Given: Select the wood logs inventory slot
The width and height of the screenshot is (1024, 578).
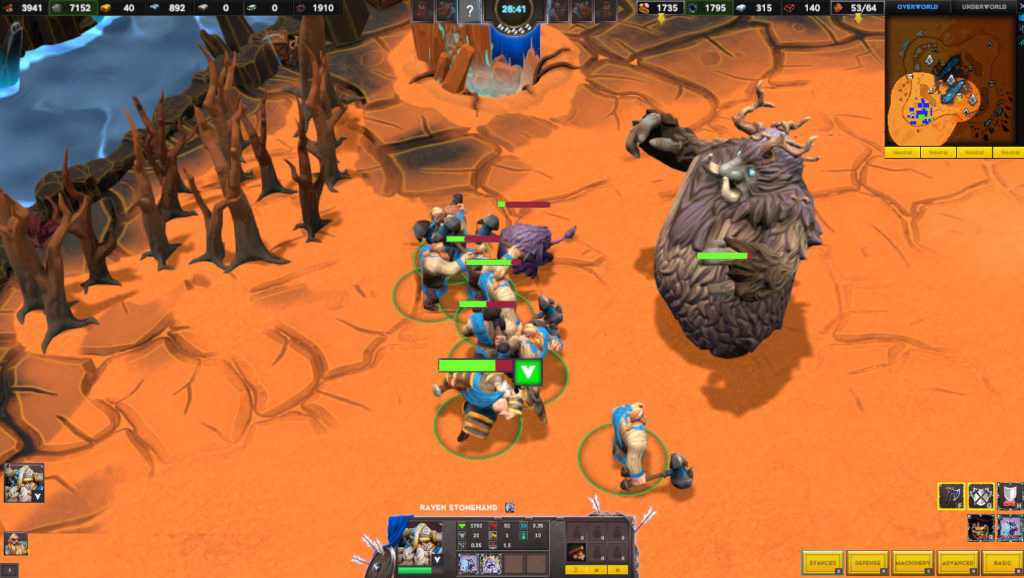Looking at the screenshot, I should [579, 551].
